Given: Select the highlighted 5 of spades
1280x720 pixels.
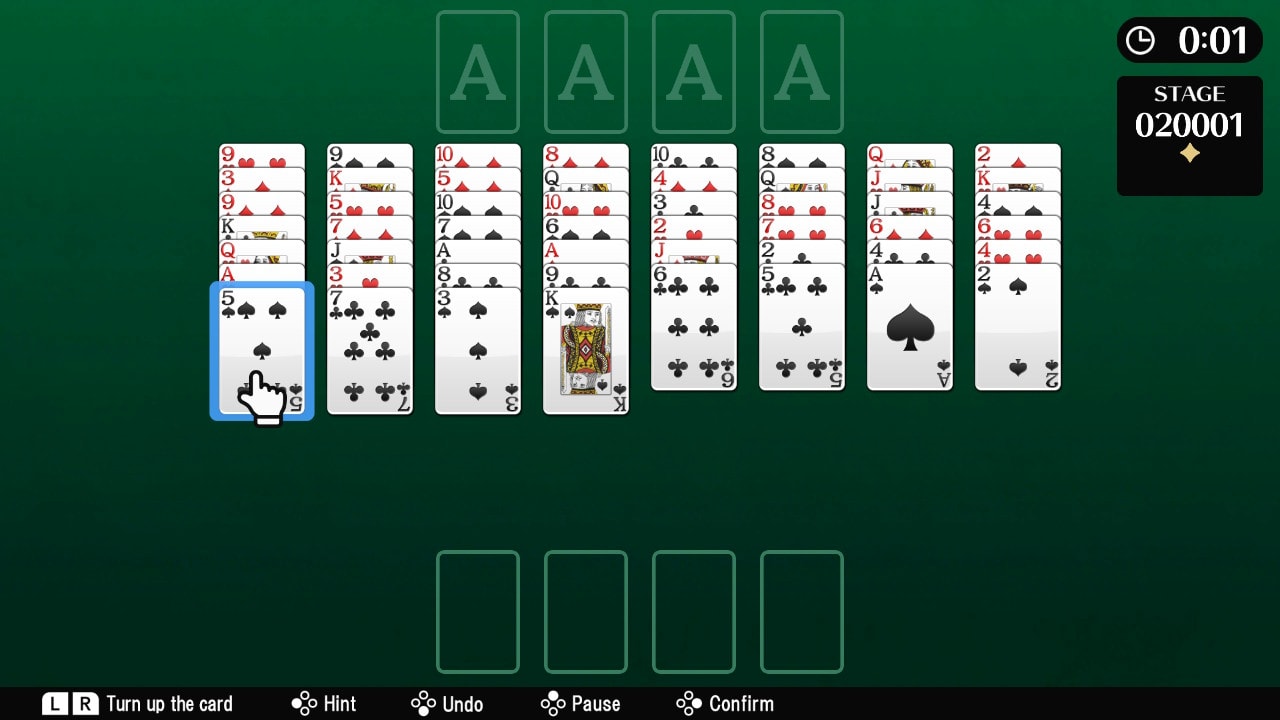Looking at the screenshot, I should click(x=261, y=350).
